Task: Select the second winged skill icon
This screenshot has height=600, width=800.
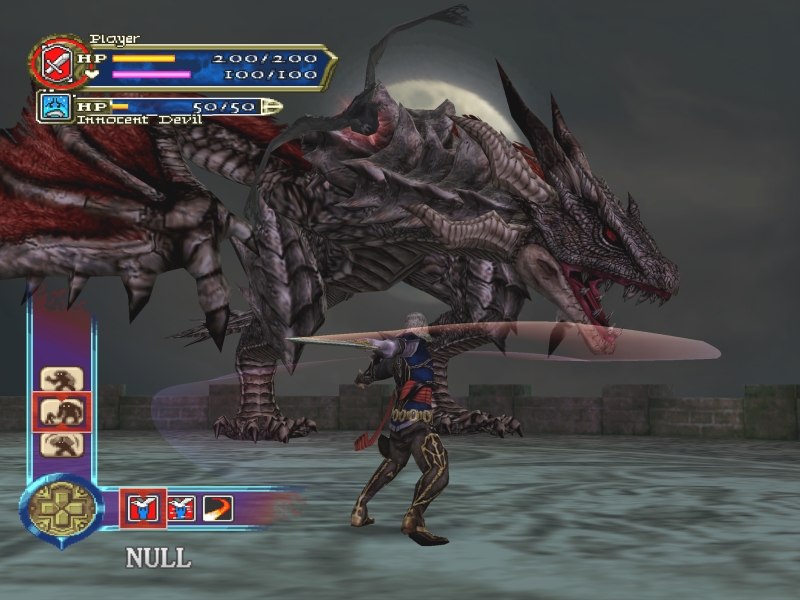Action: [181, 508]
